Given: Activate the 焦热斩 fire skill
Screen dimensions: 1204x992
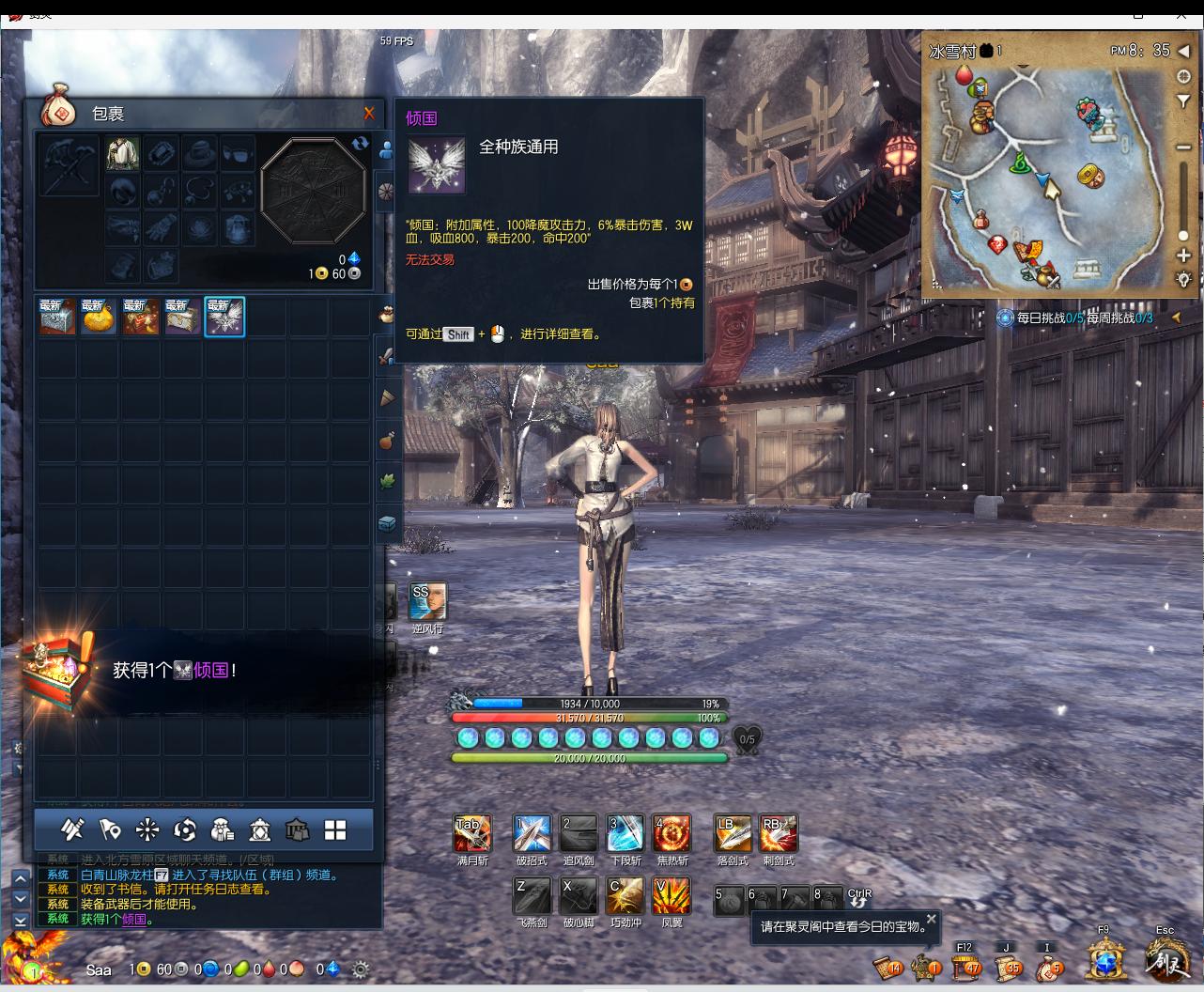Looking at the screenshot, I should tap(672, 834).
